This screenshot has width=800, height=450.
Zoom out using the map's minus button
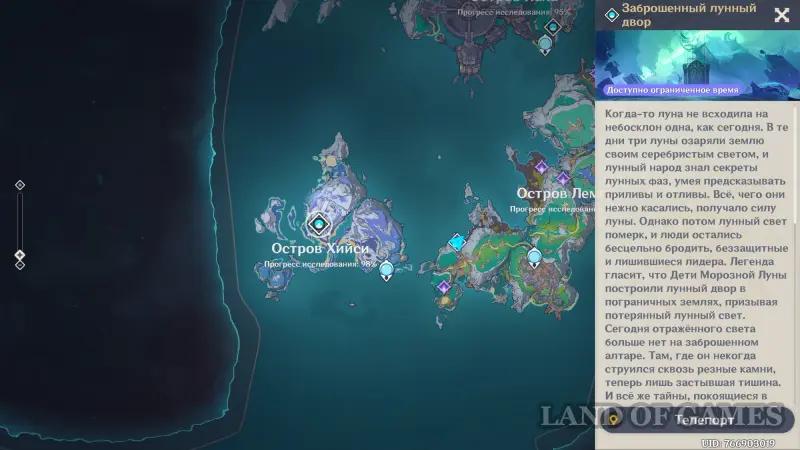pyautogui.click(x=20, y=265)
